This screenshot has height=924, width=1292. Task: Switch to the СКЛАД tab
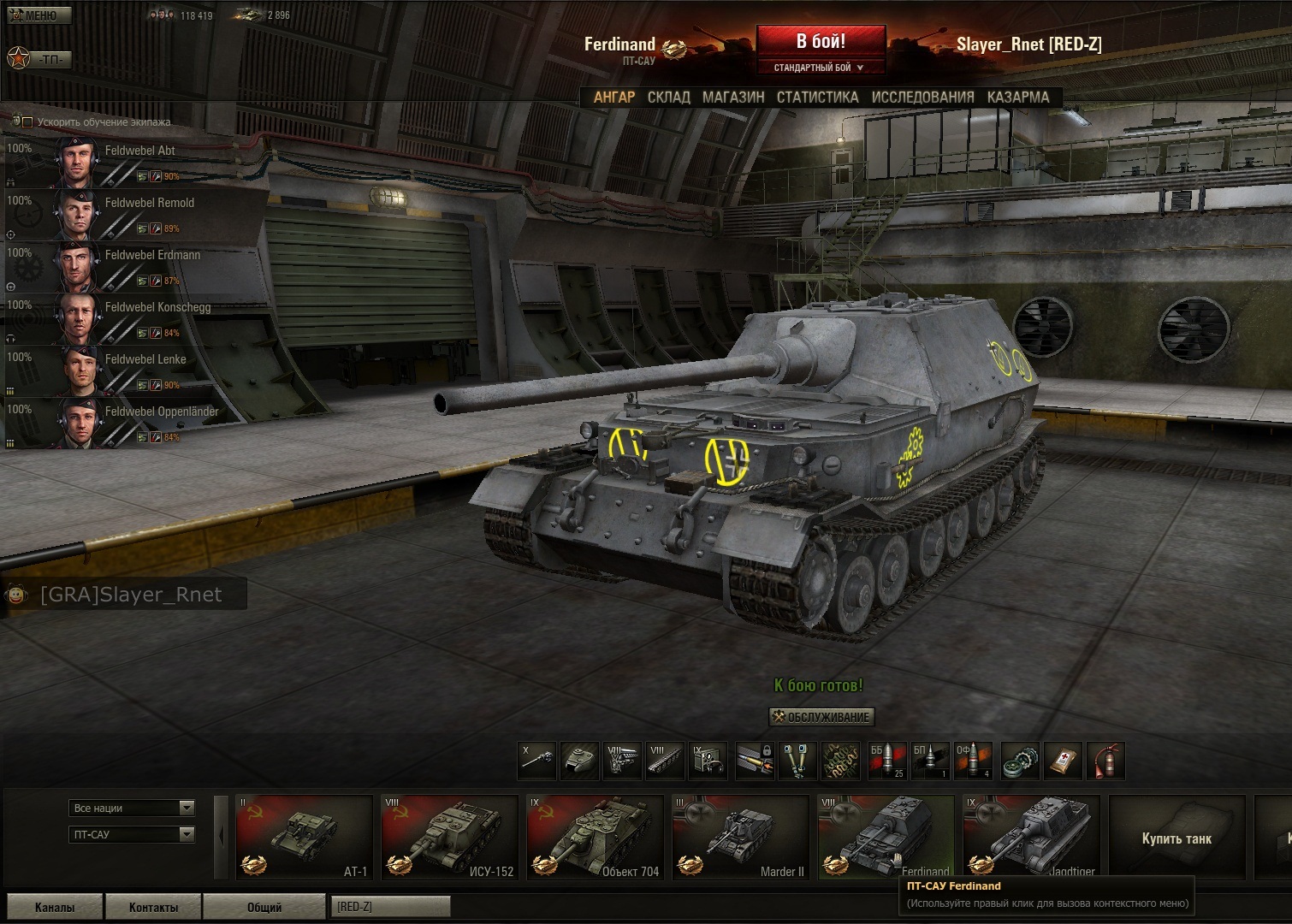668,98
